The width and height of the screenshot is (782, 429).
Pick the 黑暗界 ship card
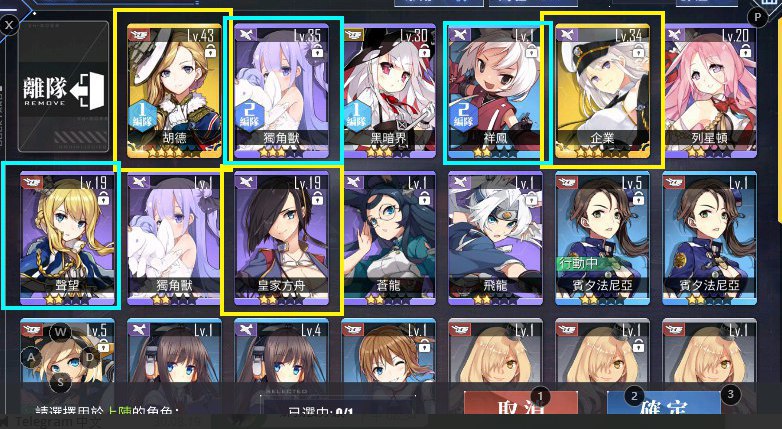(387, 88)
